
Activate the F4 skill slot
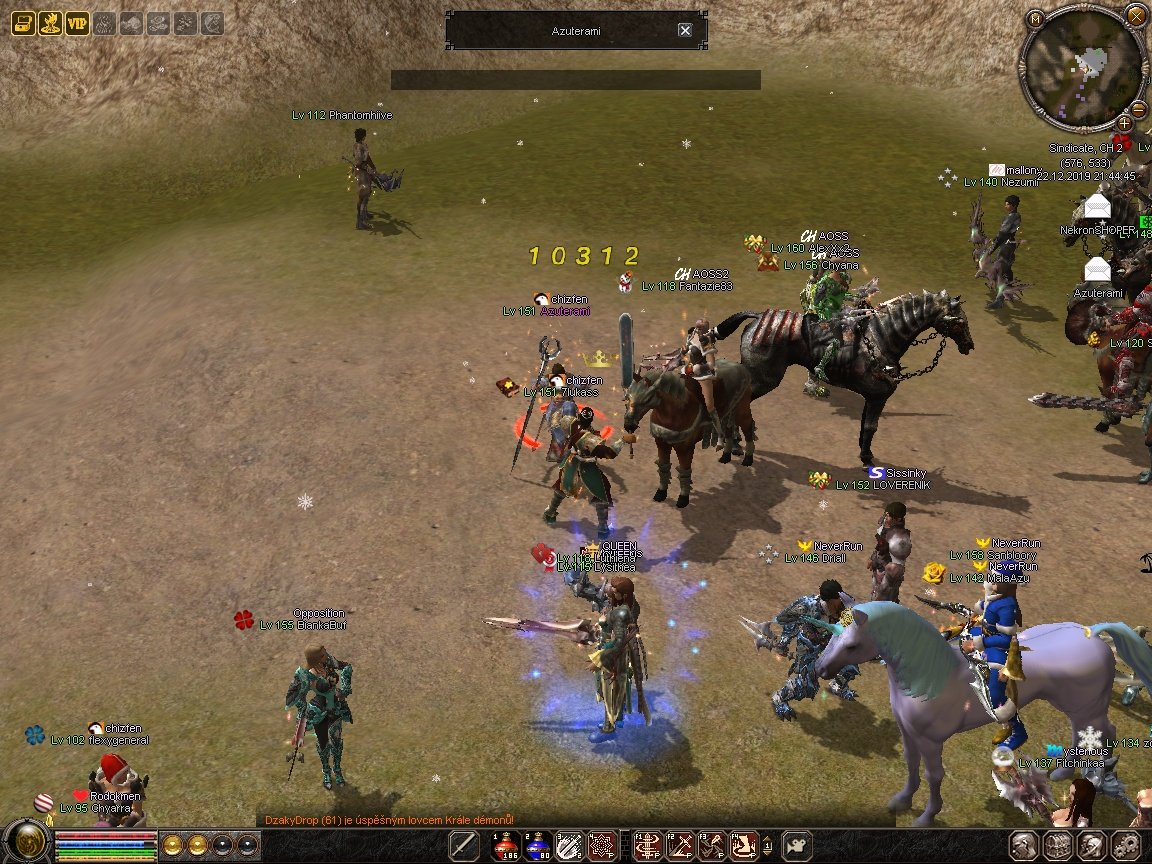(x=742, y=845)
